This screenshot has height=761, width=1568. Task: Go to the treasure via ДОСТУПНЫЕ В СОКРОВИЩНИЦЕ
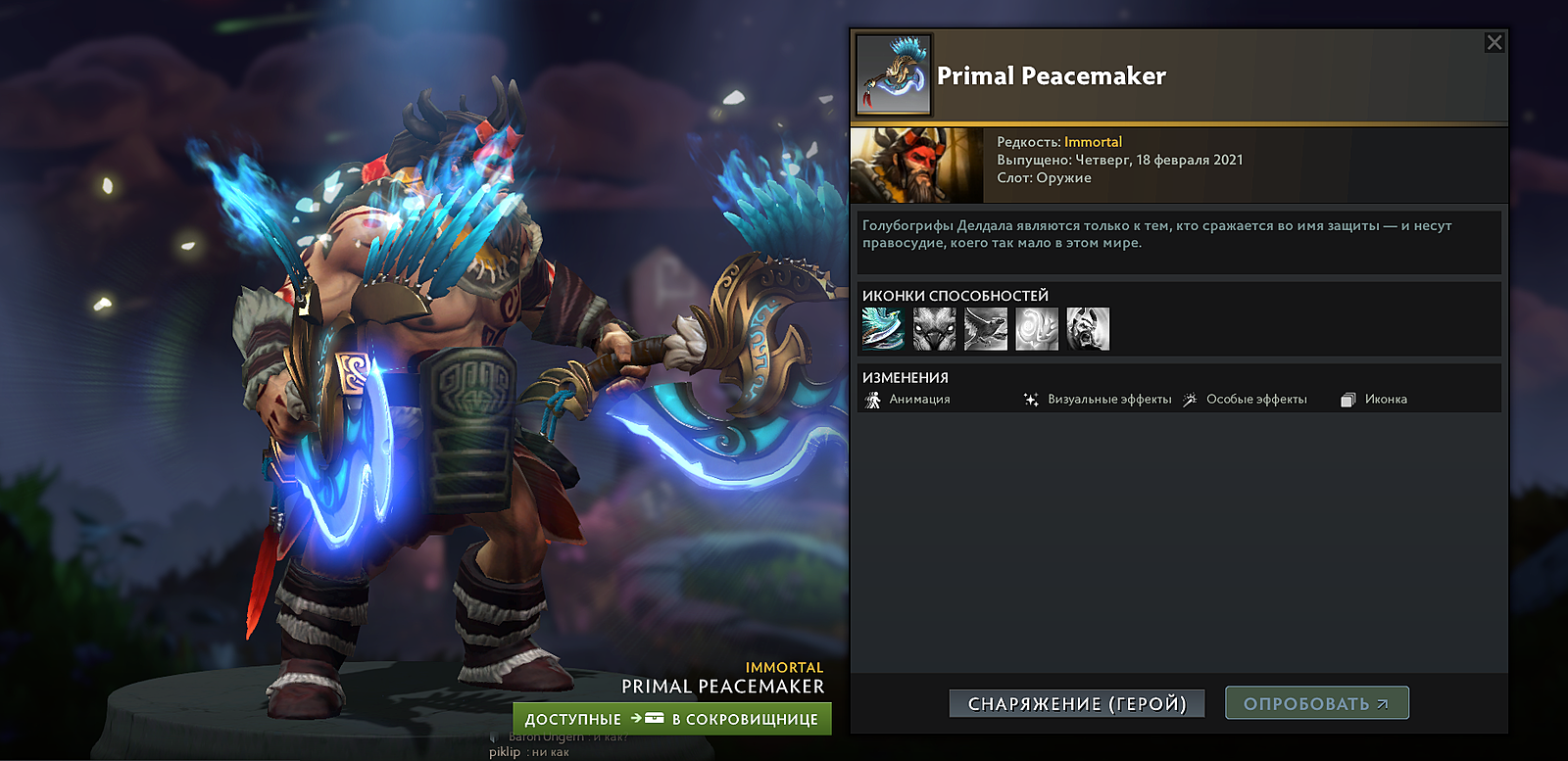click(672, 719)
